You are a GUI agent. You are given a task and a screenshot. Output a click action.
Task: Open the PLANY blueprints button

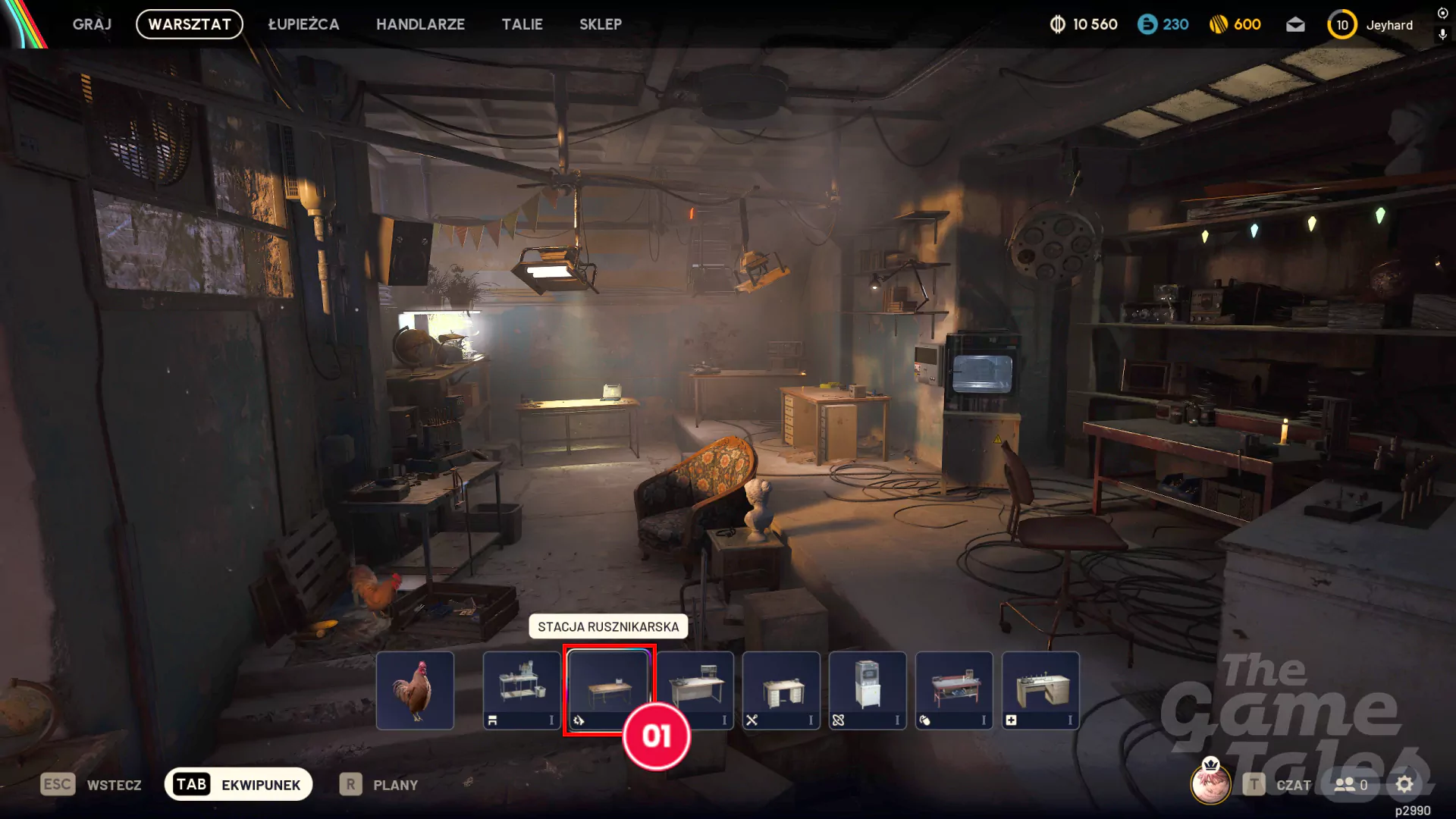[x=379, y=784]
